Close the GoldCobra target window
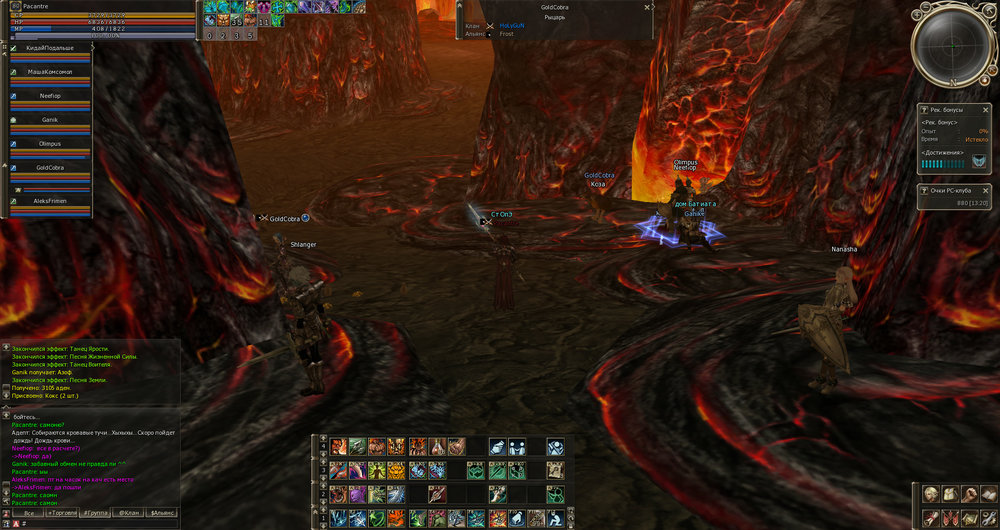This screenshot has width=1000, height=530. (648, 6)
